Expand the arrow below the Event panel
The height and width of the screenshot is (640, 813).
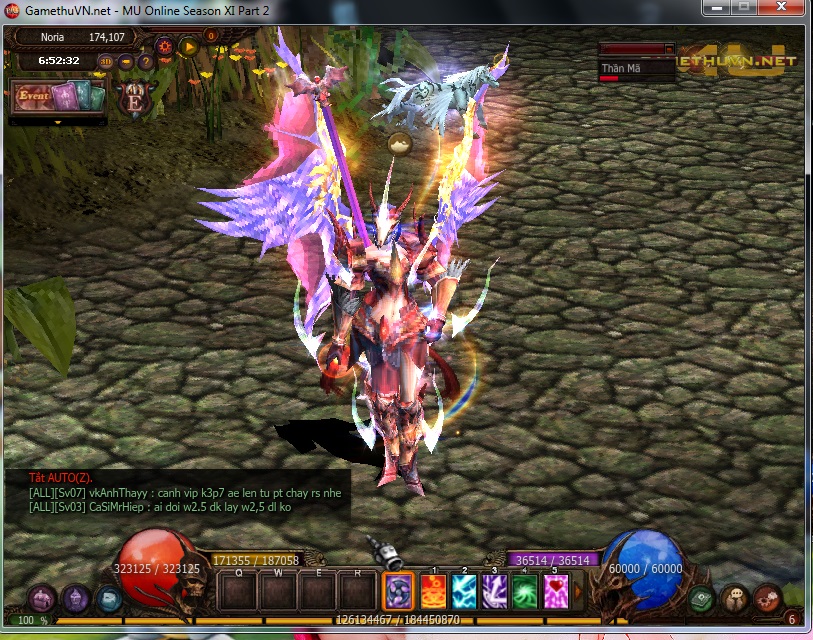57,123
